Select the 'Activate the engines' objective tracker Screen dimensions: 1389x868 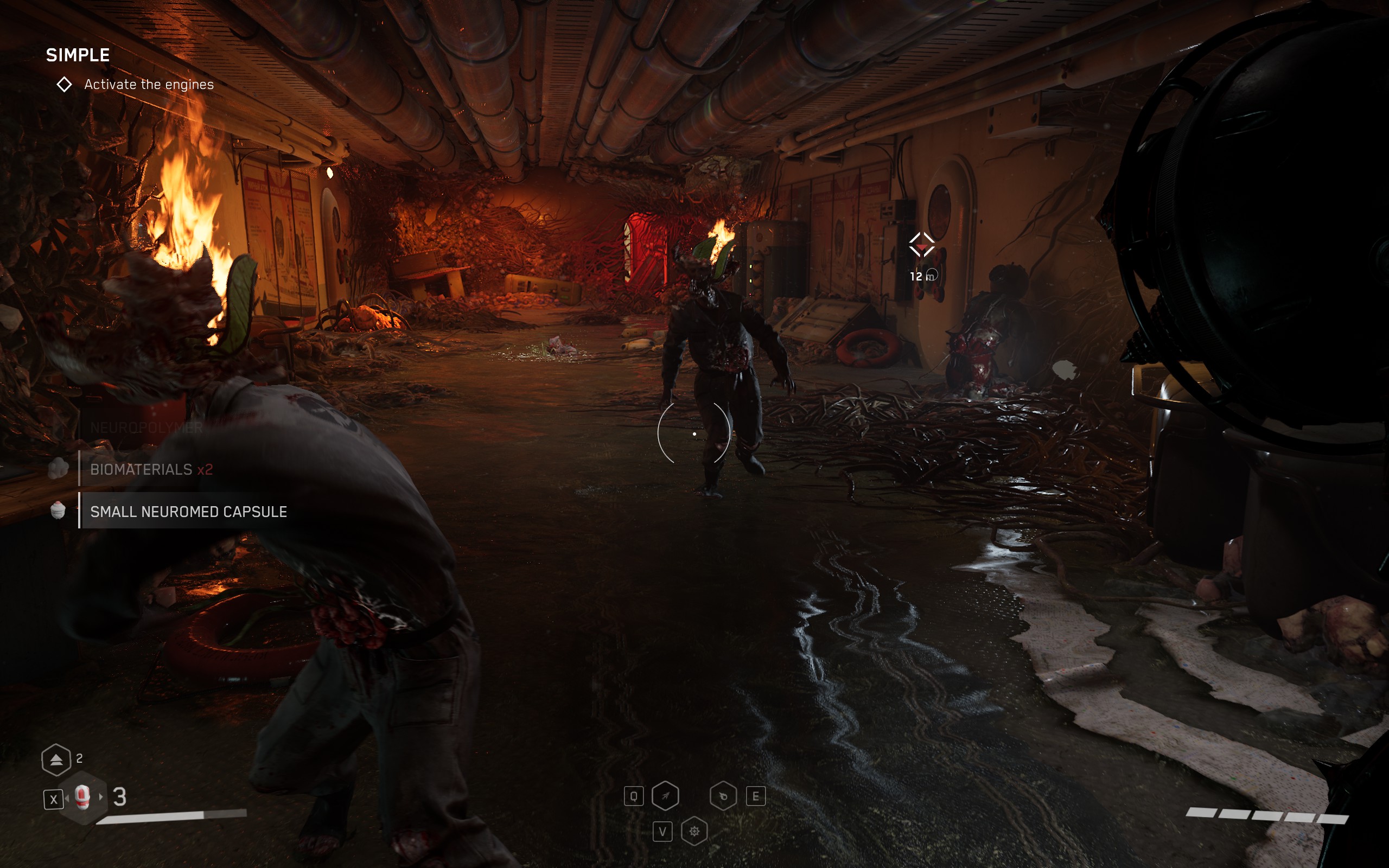tap(148, 85)
